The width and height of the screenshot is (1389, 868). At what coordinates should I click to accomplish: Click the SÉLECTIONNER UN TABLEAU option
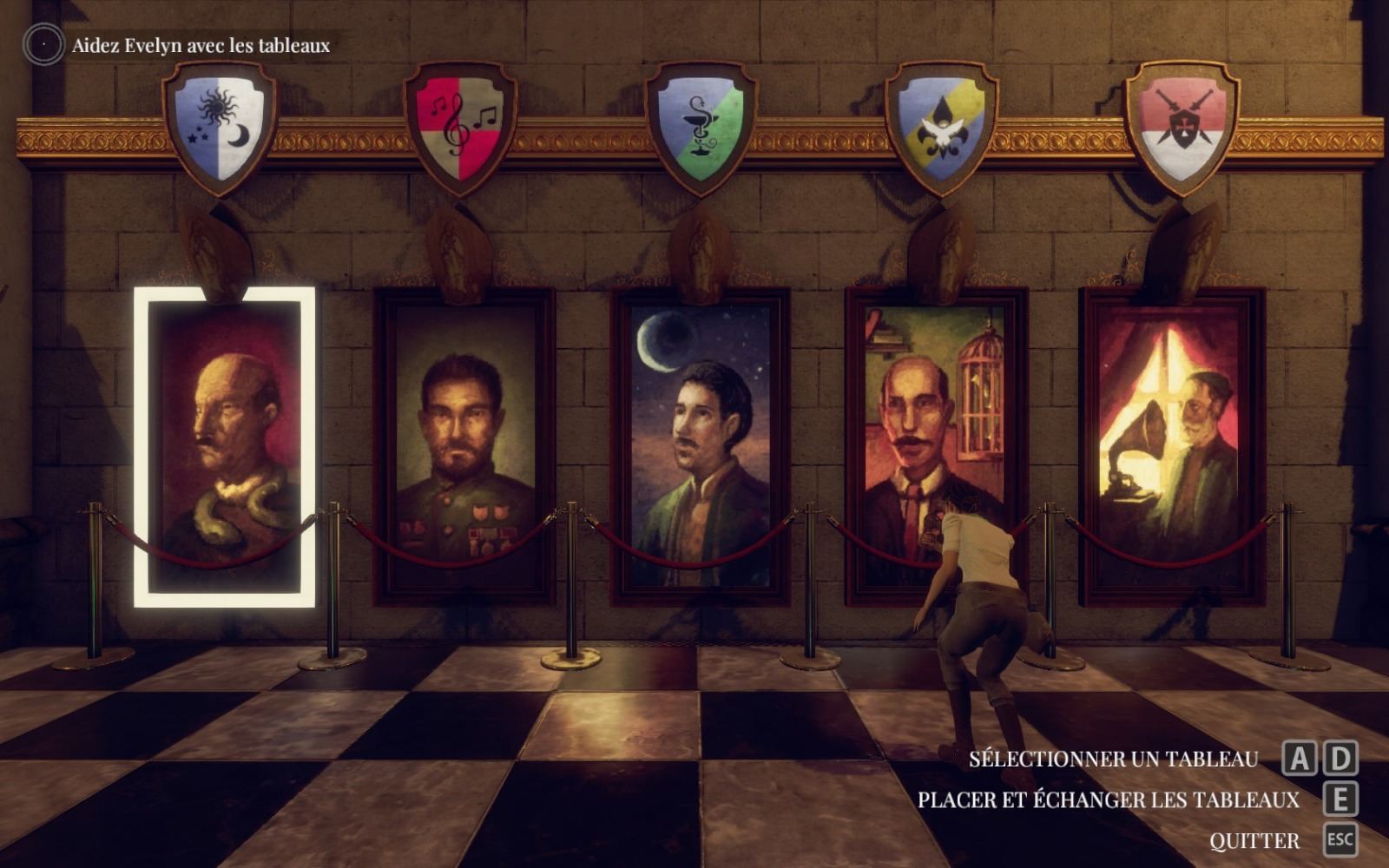tap(1116, 759)
